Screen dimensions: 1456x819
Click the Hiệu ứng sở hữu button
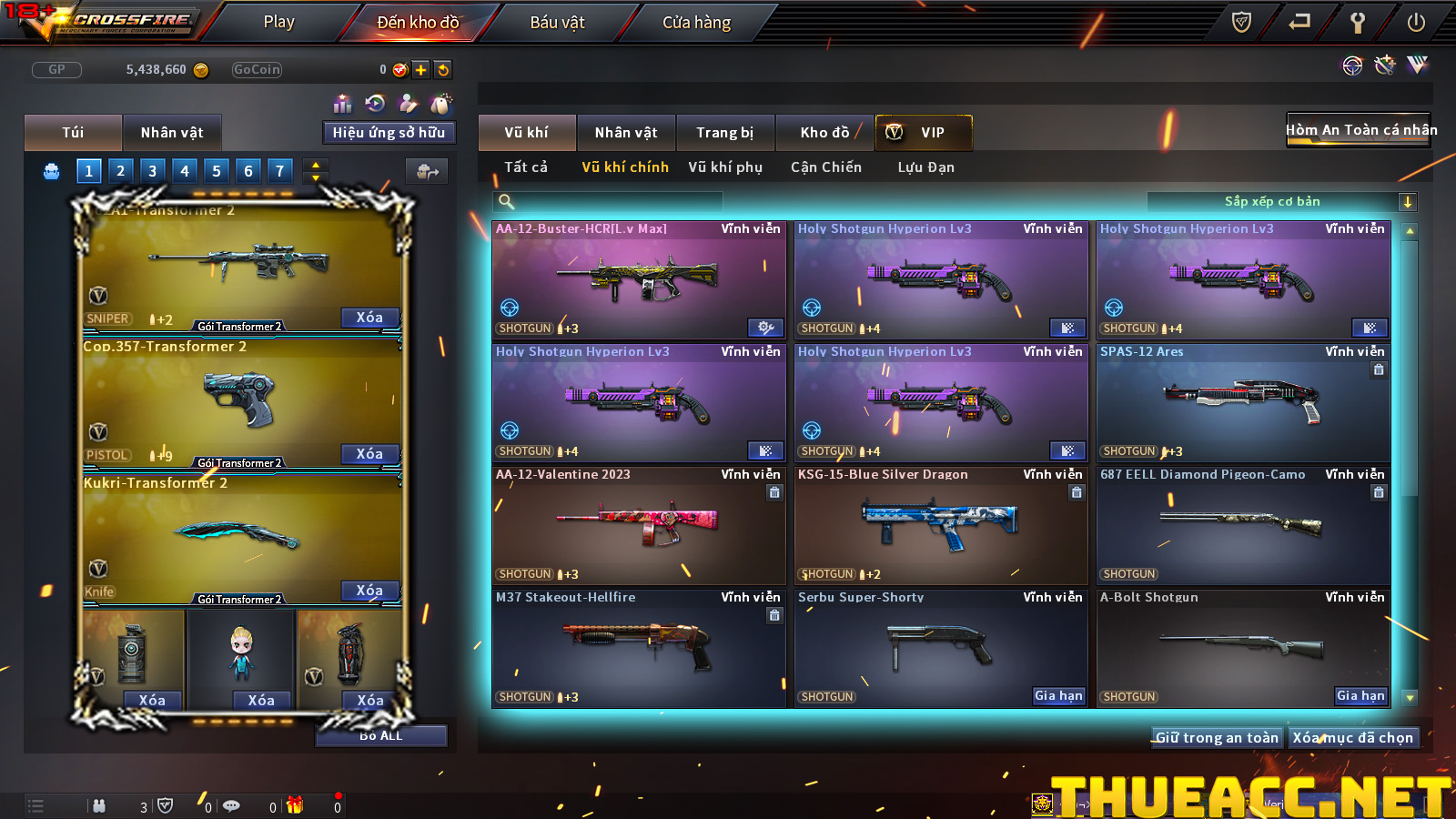pyautogui.click(x=389, y=133)
